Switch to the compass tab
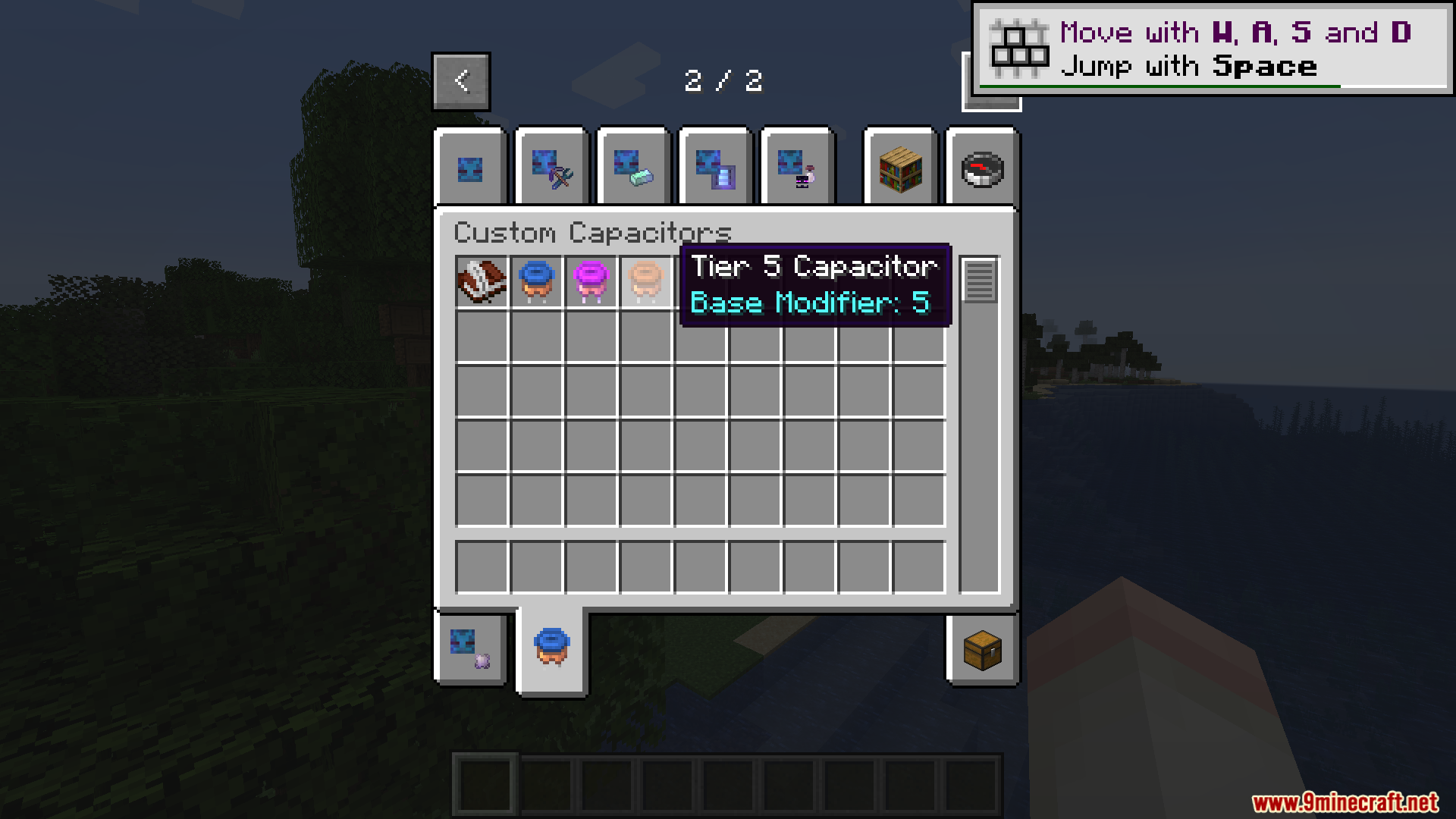 coord(981,168)
